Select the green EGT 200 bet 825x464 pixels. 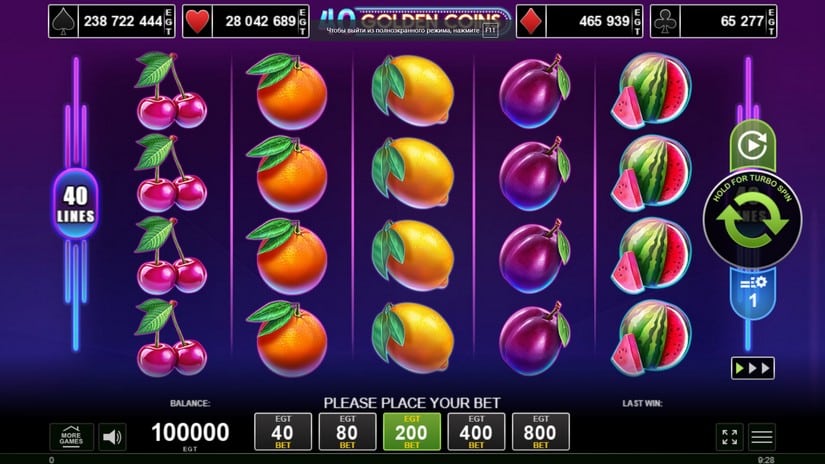click(x=411, y=431)
